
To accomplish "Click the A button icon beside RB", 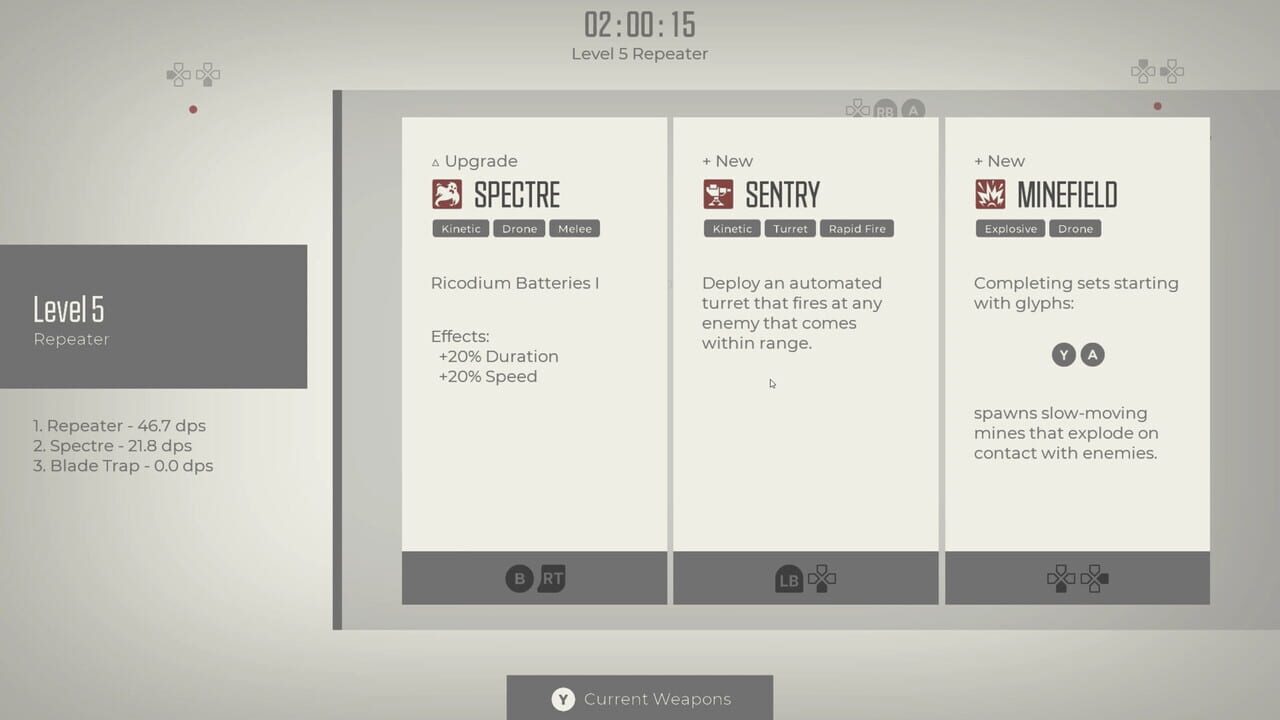I will pyautogui.click(x=913, y=111).
